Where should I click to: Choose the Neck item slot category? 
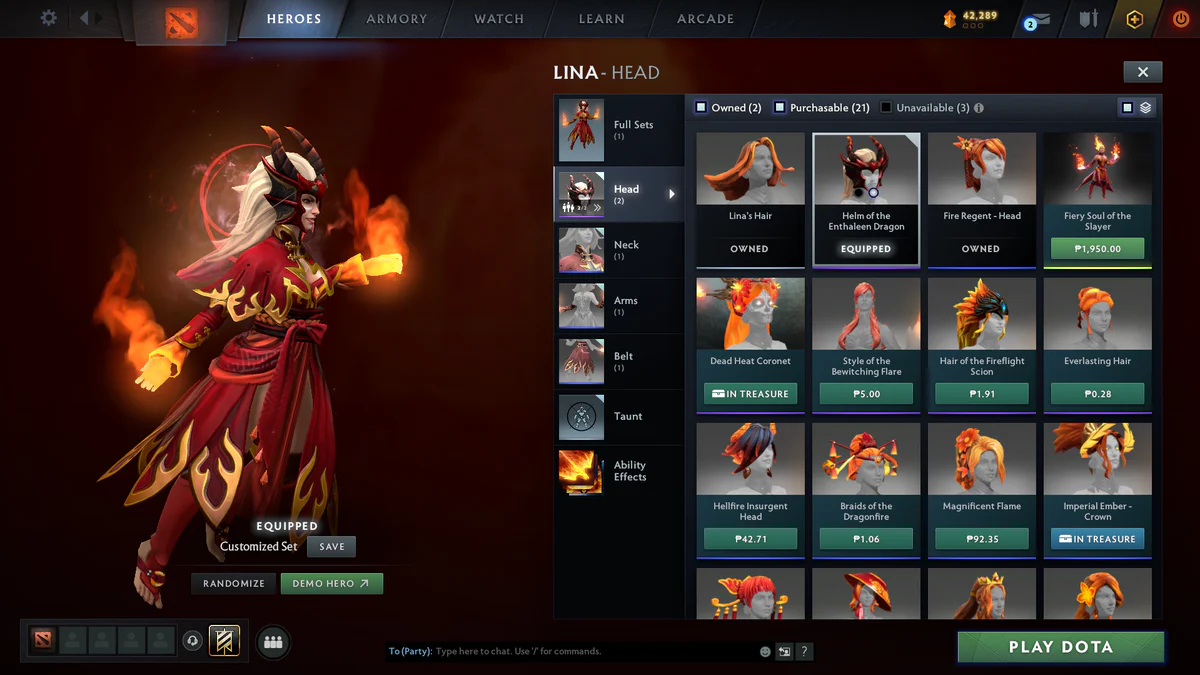pos(618,250)
